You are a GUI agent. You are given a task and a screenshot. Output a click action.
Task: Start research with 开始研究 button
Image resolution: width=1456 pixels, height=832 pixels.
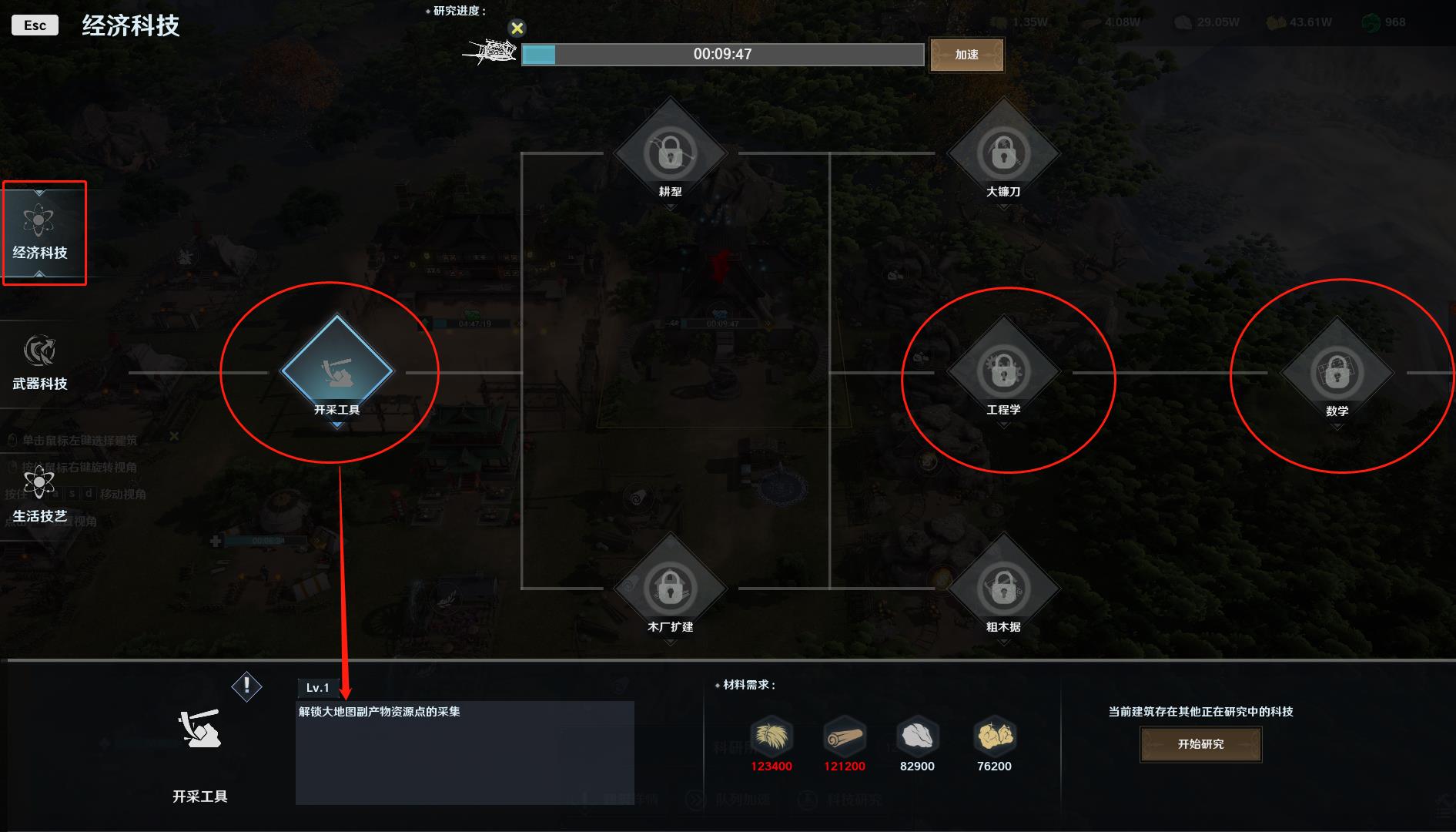click(1200, 744)
